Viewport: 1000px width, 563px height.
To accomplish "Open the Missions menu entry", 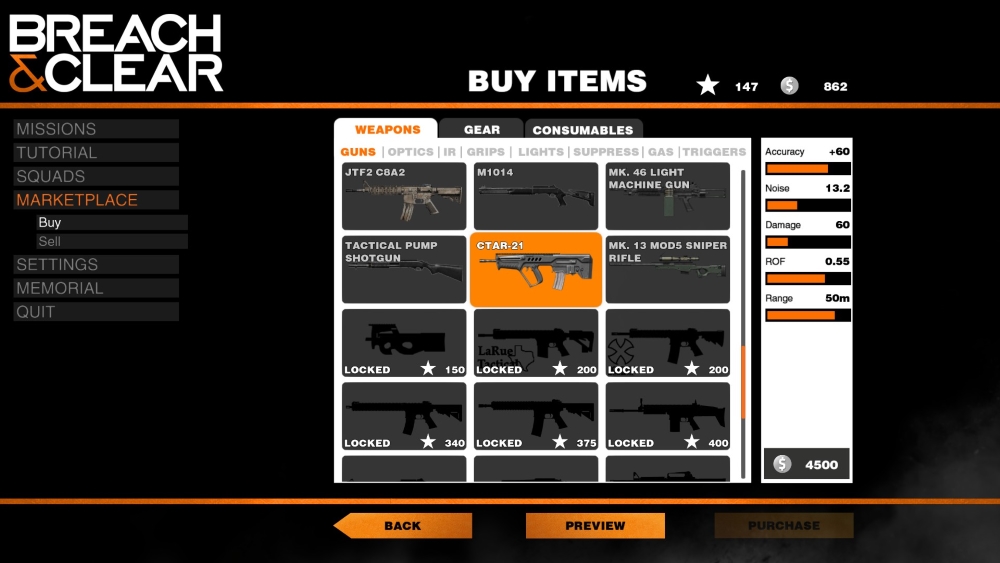I will coord(57,129).
